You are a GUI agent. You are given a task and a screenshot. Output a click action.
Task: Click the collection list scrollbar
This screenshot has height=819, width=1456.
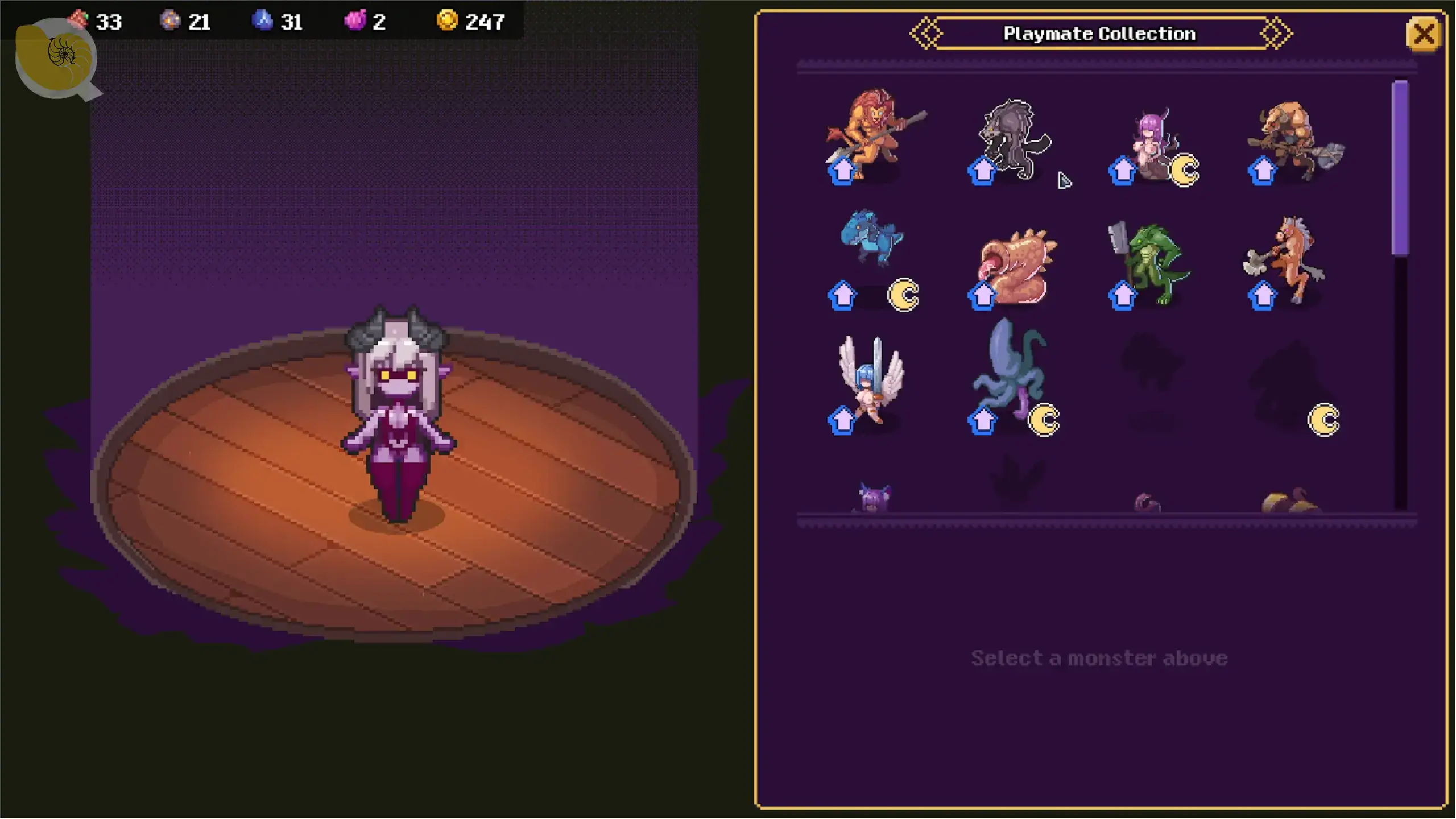click(x=1400, y=168)
